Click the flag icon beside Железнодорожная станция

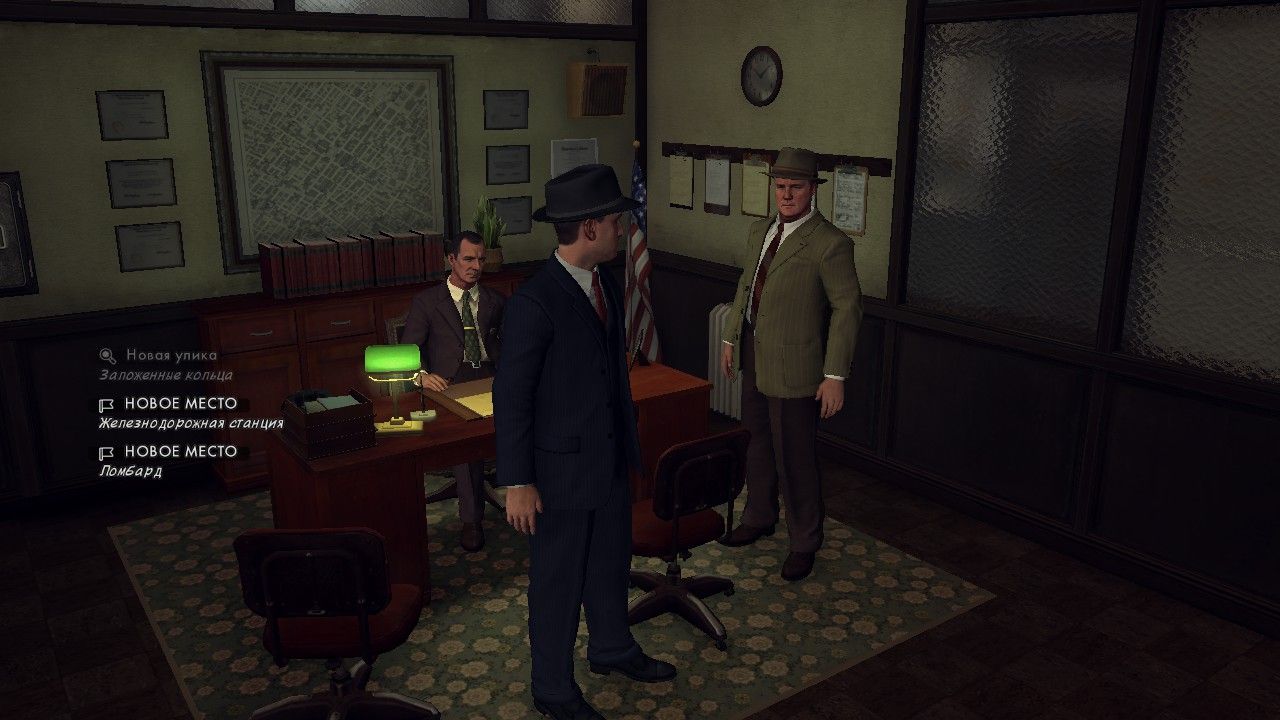(105, 403)
